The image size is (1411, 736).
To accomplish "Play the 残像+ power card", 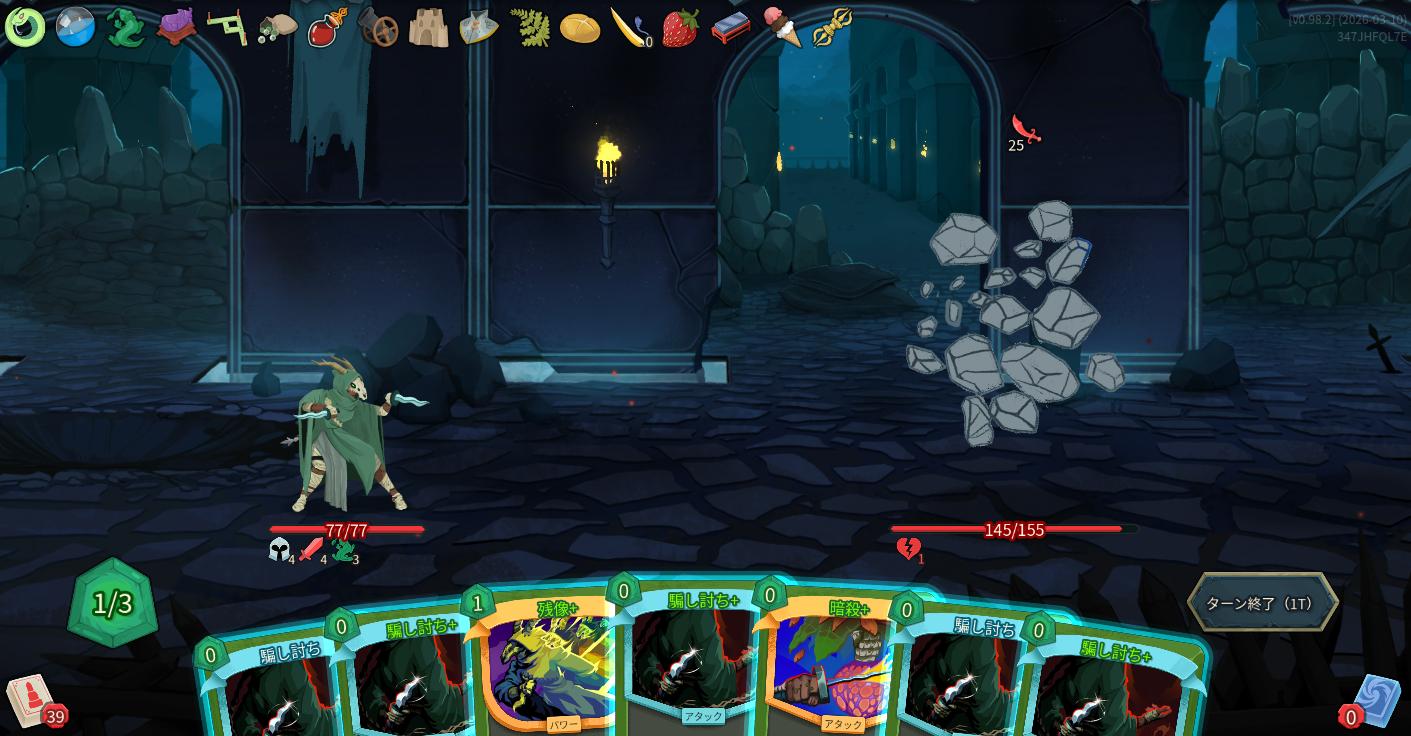I will 548,666.
